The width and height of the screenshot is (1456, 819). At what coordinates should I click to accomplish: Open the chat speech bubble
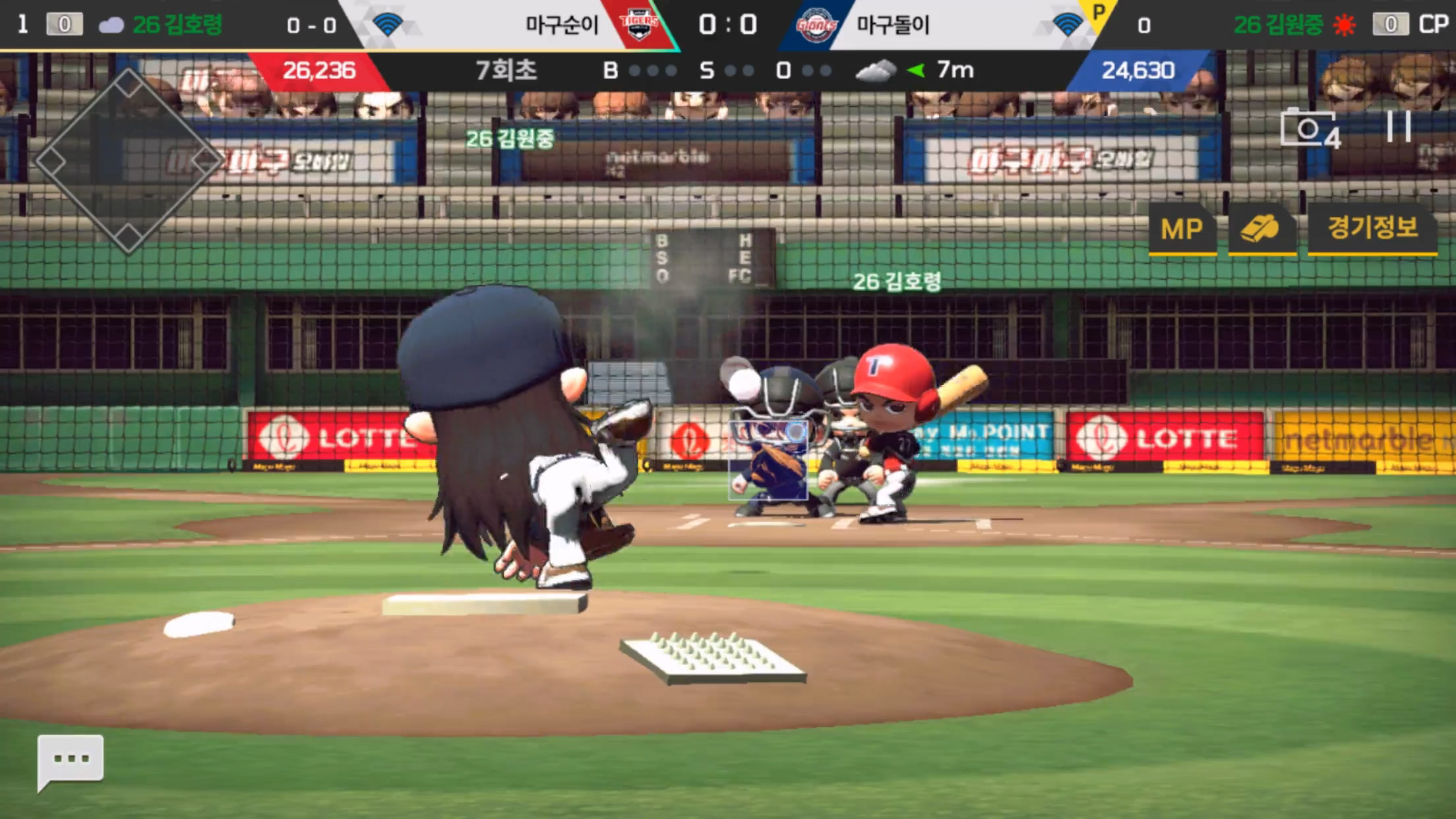click(71, 760)
